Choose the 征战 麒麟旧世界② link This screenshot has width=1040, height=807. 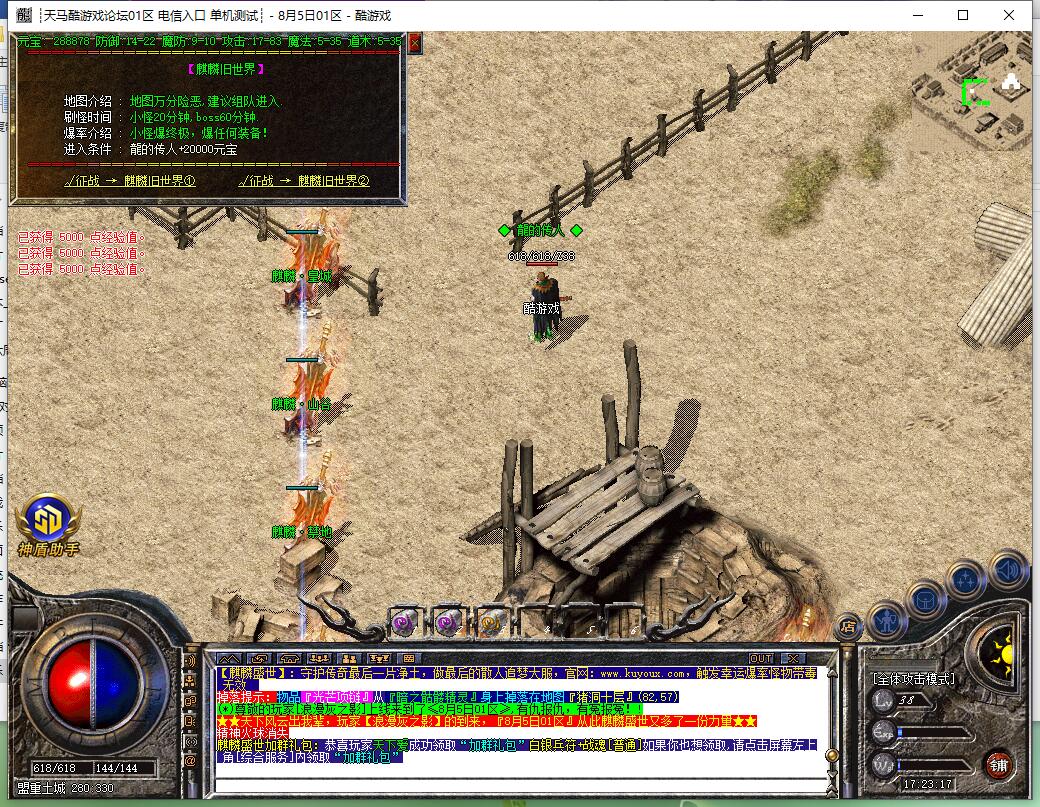pyautogui.click(x=304, y=181)
